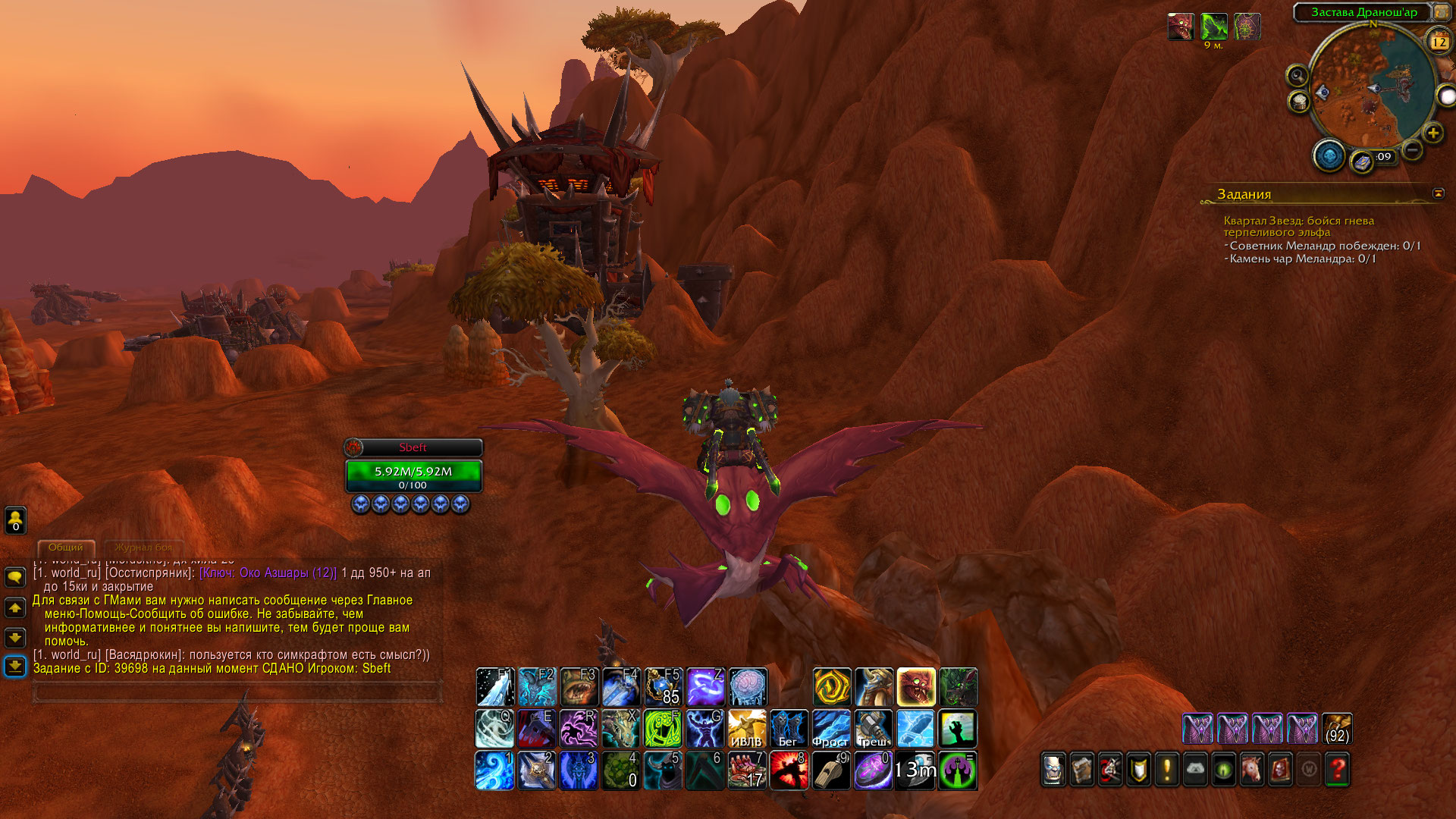Click the Ключ: Око Азшары chat link
The width and height of the screenshot is (1456, 819).
click(268, 573)
